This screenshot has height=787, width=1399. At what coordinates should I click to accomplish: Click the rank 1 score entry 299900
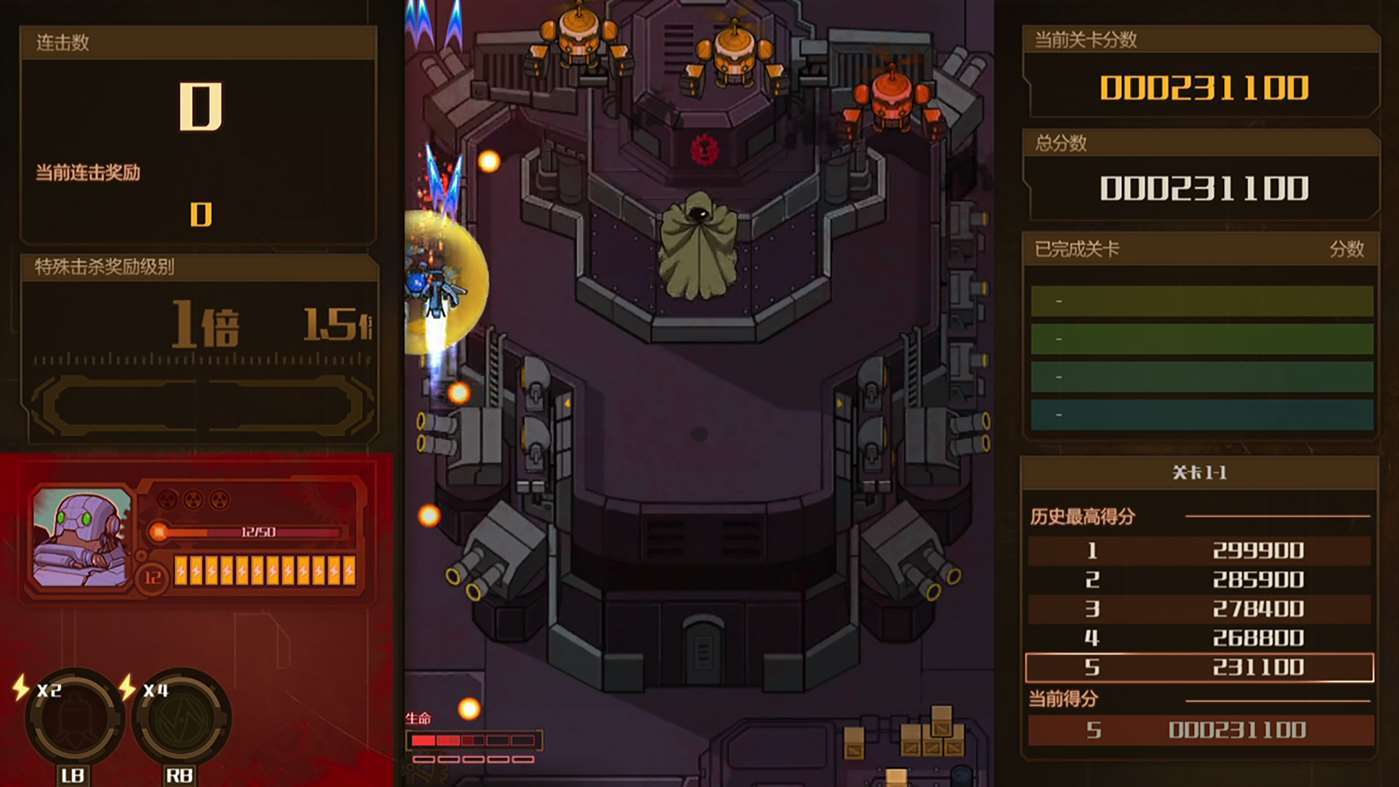pos(1200,551)
